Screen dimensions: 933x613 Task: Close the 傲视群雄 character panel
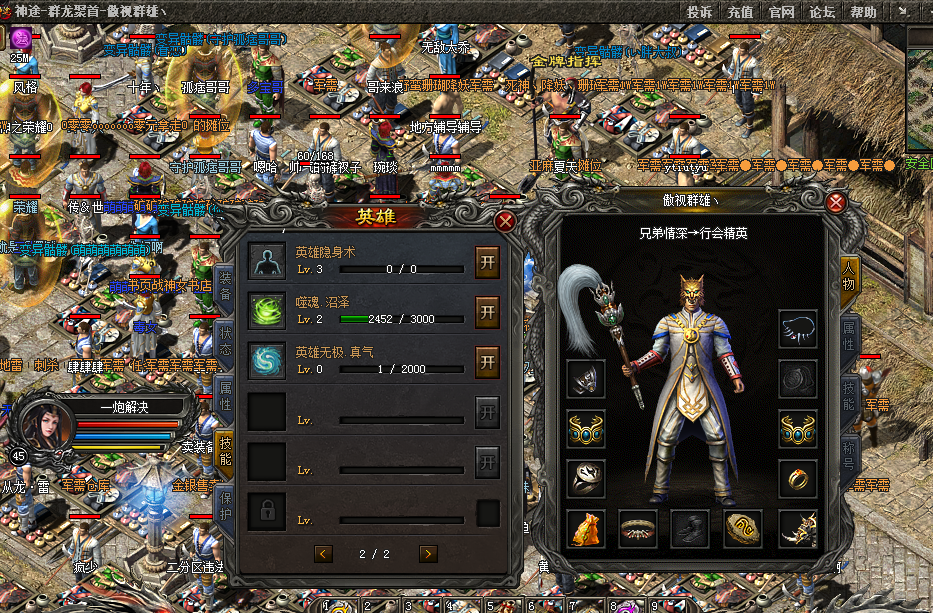tap(836, 203)
